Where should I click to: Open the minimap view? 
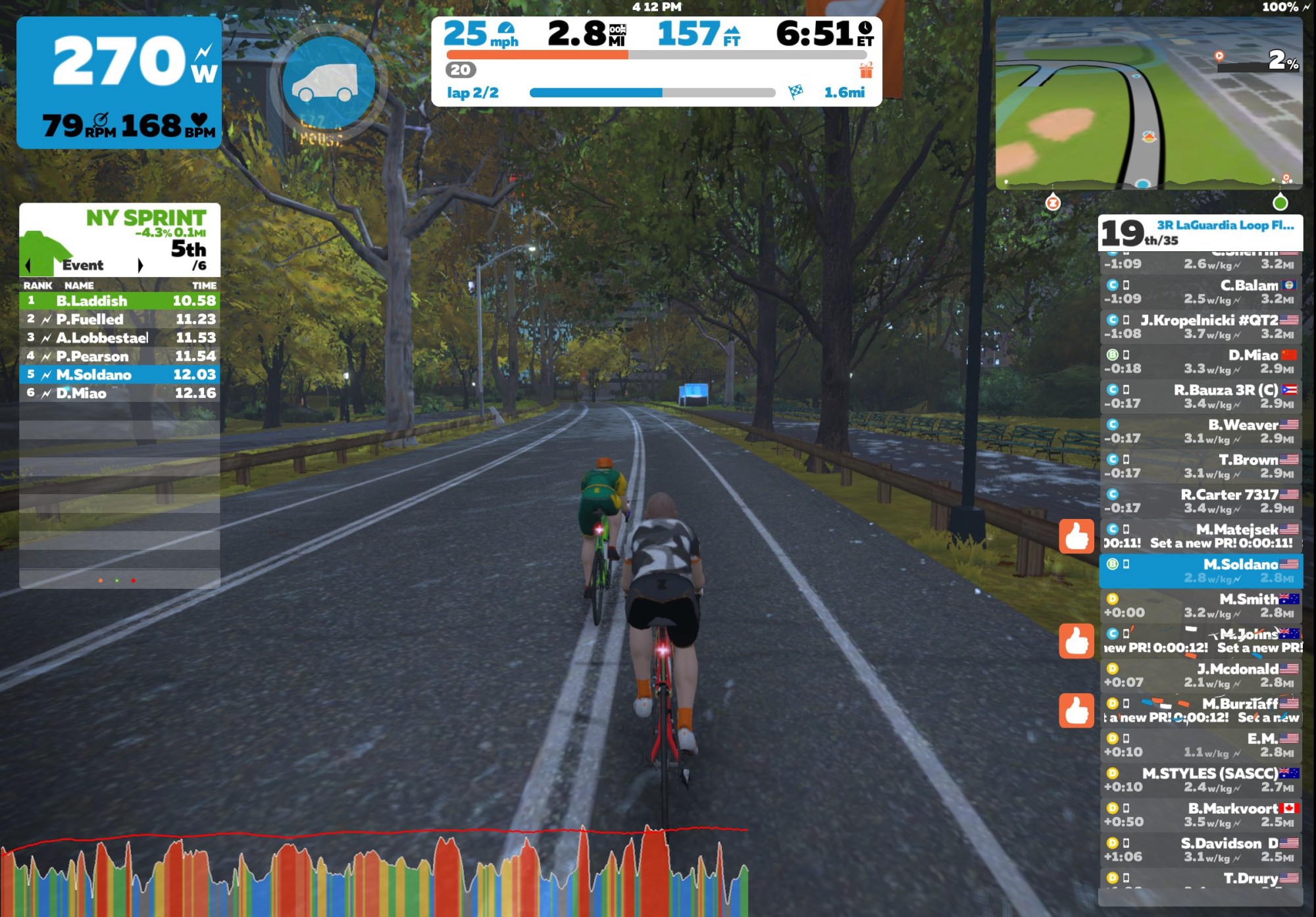[x=1148, y=103]
